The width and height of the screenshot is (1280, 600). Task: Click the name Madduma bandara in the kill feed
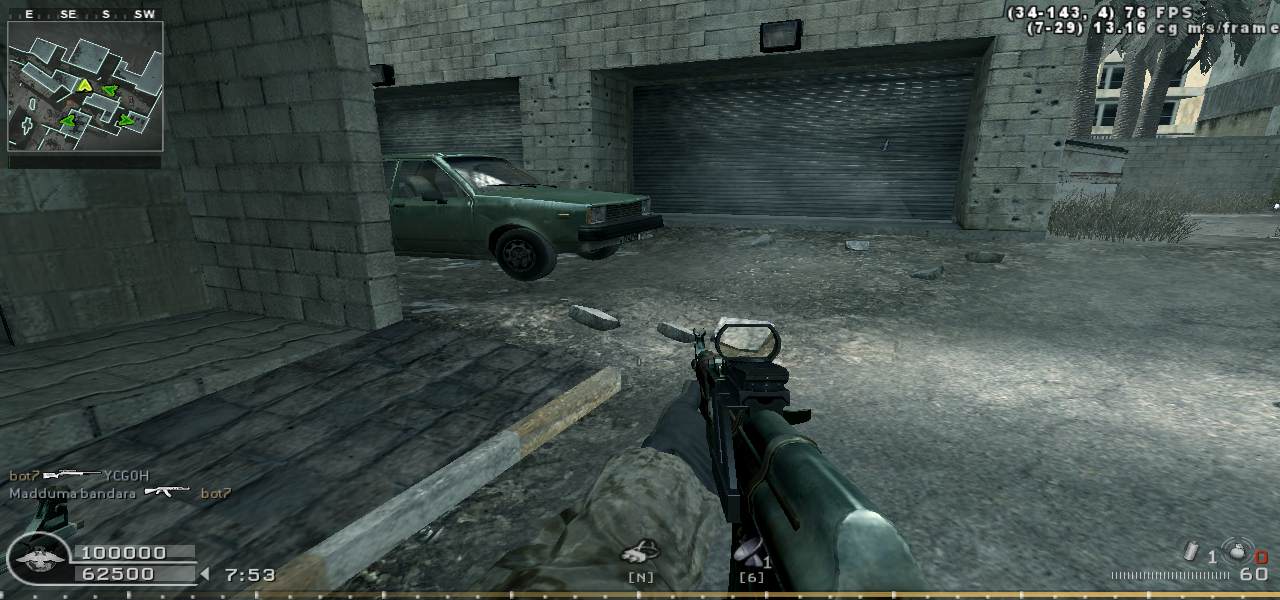point(72,493)
